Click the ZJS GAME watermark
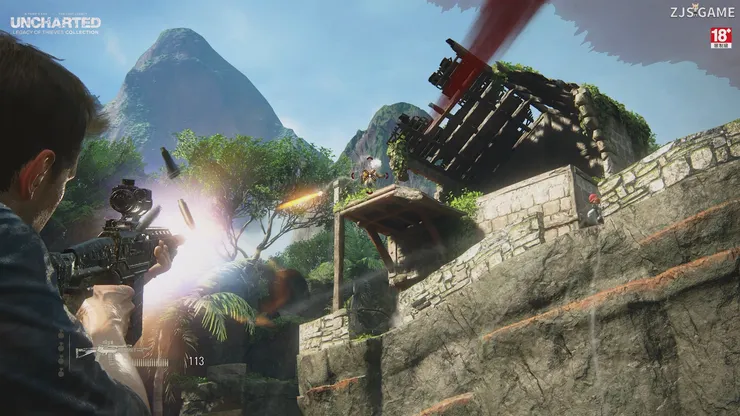The width and height of the screenshot is (740, 416). 702,12
